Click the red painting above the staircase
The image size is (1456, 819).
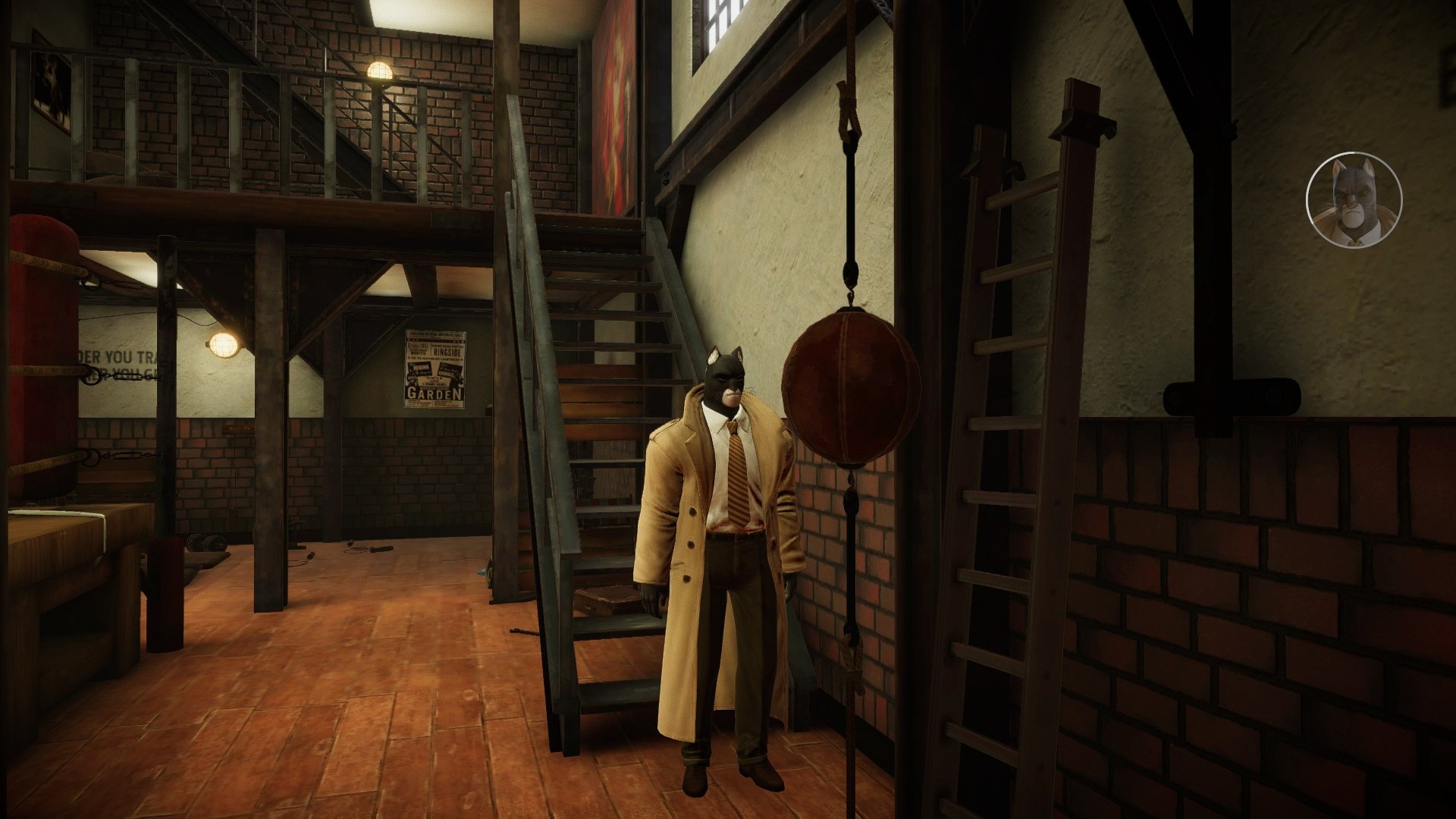point(616,106)
